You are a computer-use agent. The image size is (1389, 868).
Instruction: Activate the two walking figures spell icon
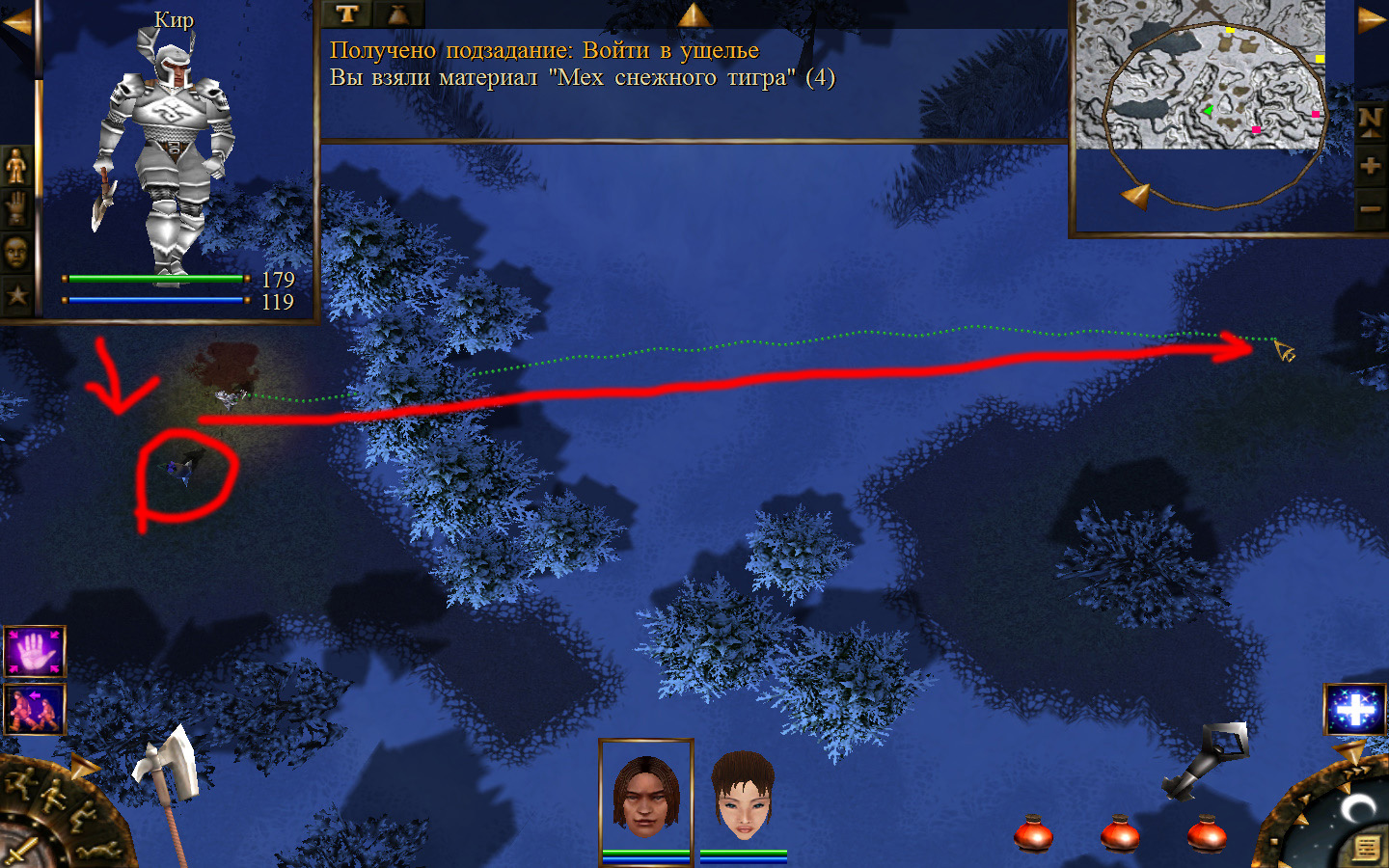click(35, 709)
